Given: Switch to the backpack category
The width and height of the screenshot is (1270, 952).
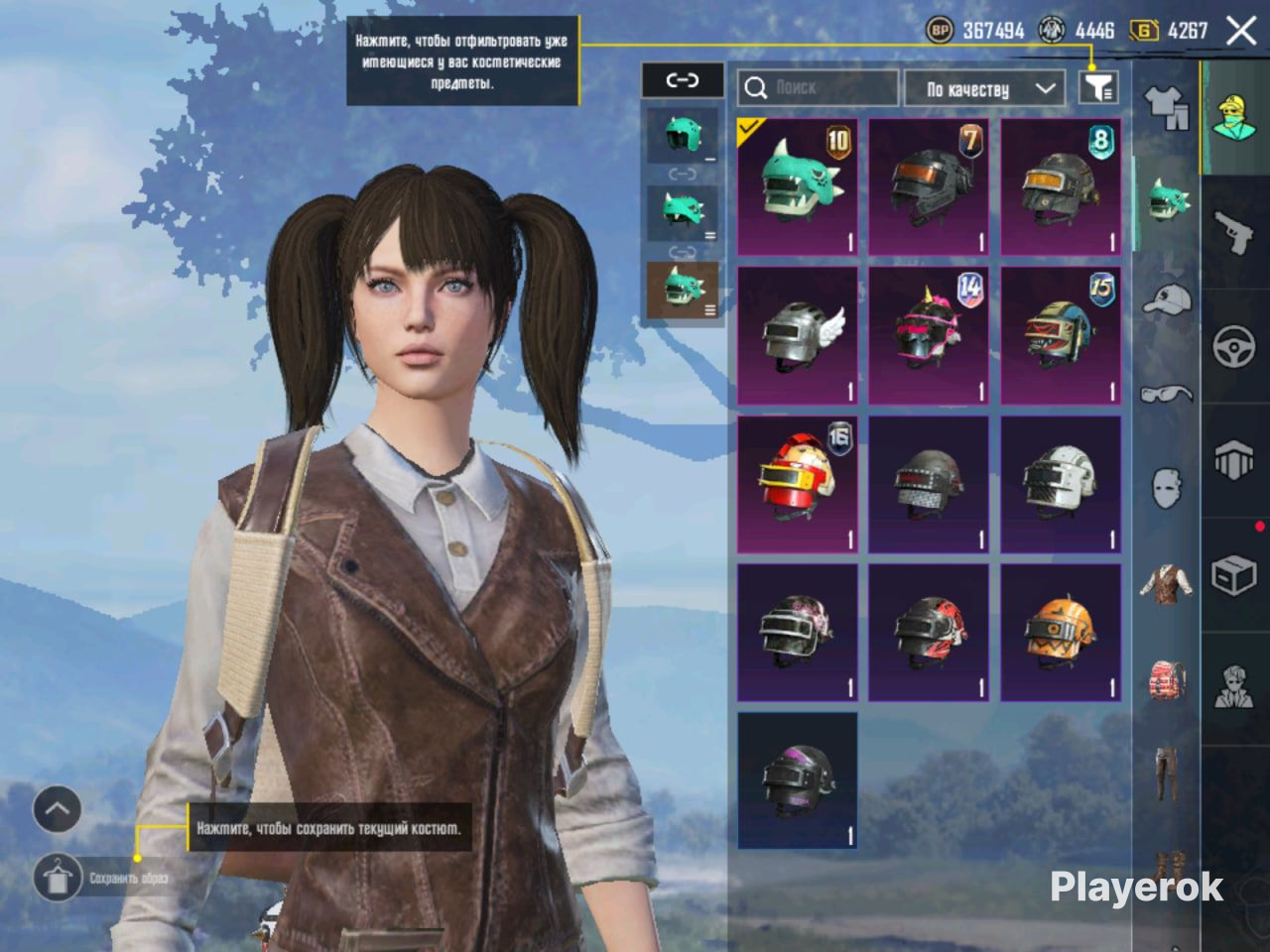Looking at the screenshot, I should 1167,679.
